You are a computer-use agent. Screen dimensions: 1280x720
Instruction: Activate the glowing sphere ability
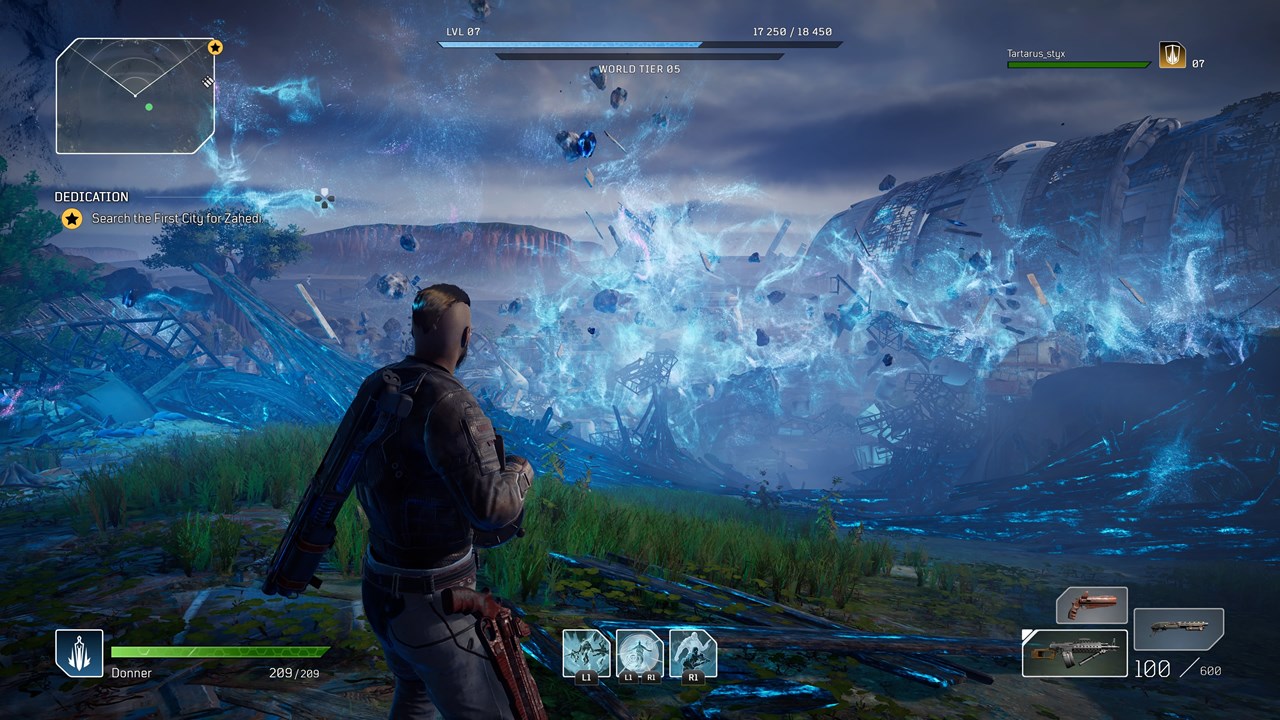tap(639, 653)
